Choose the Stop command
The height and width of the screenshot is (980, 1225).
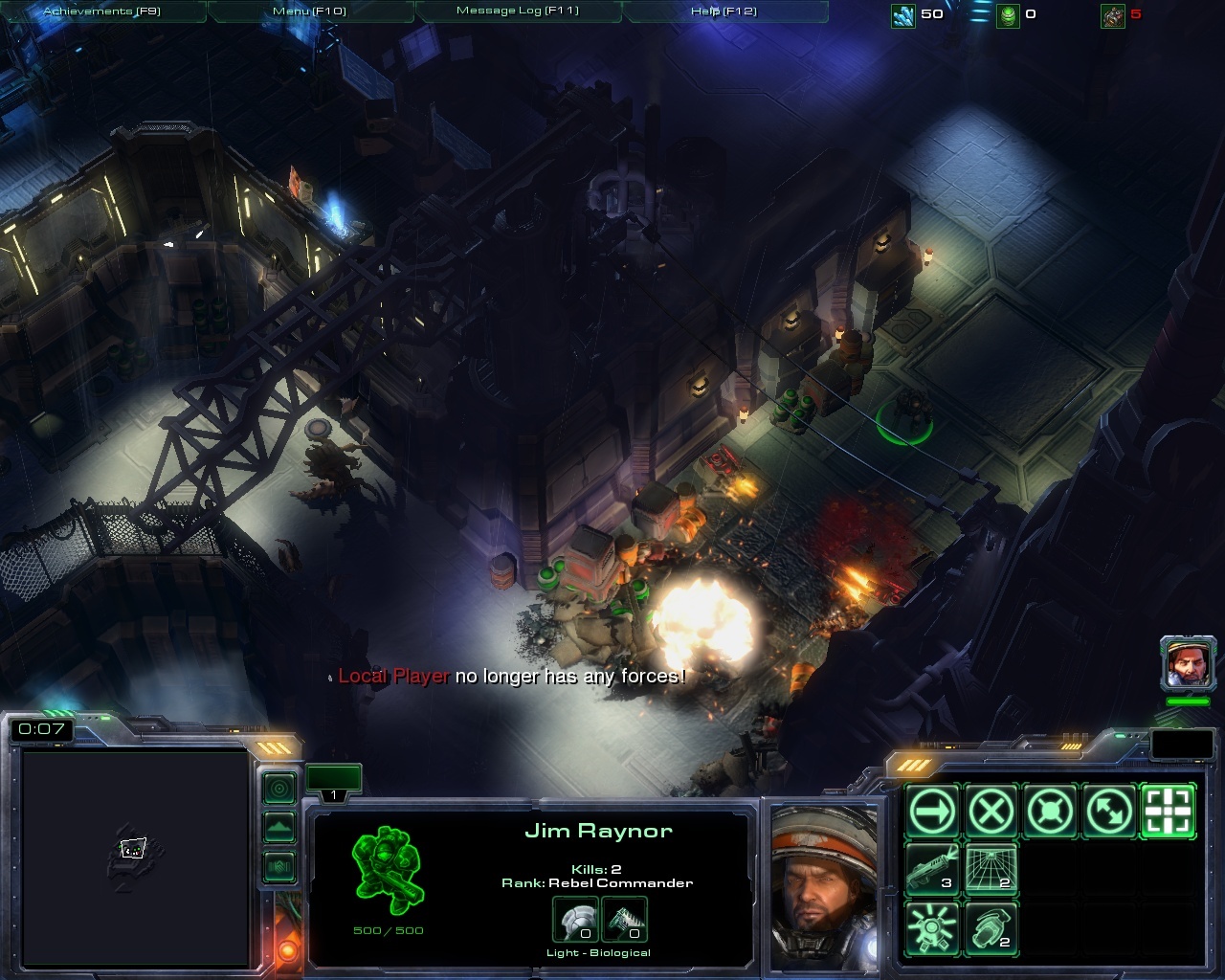[x=991, y=812]
